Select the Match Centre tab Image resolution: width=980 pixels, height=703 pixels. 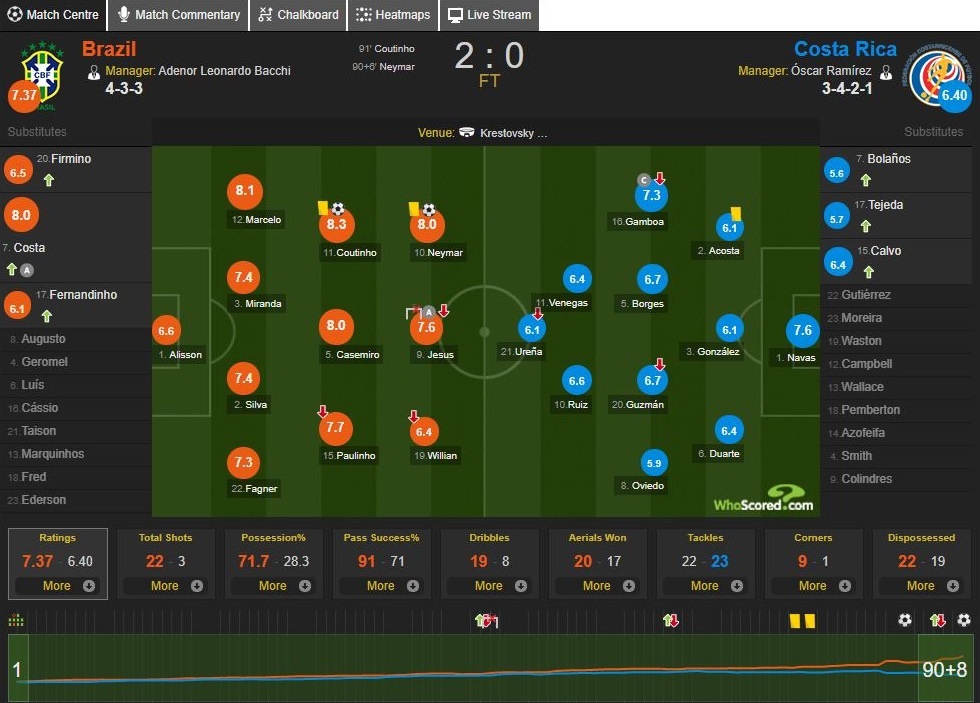pos(53,15)
